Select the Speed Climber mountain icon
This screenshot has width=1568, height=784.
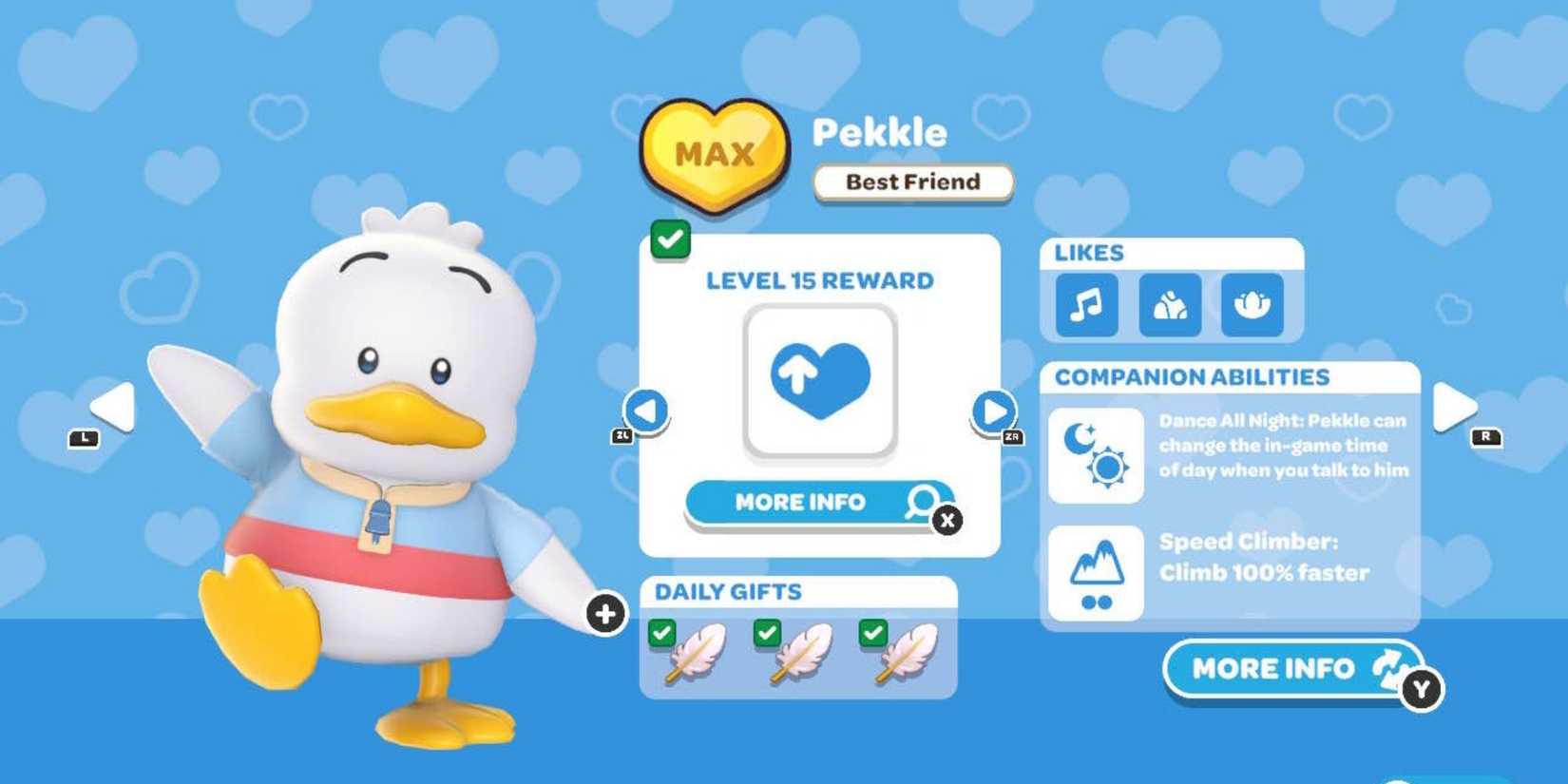point(1095,571)
